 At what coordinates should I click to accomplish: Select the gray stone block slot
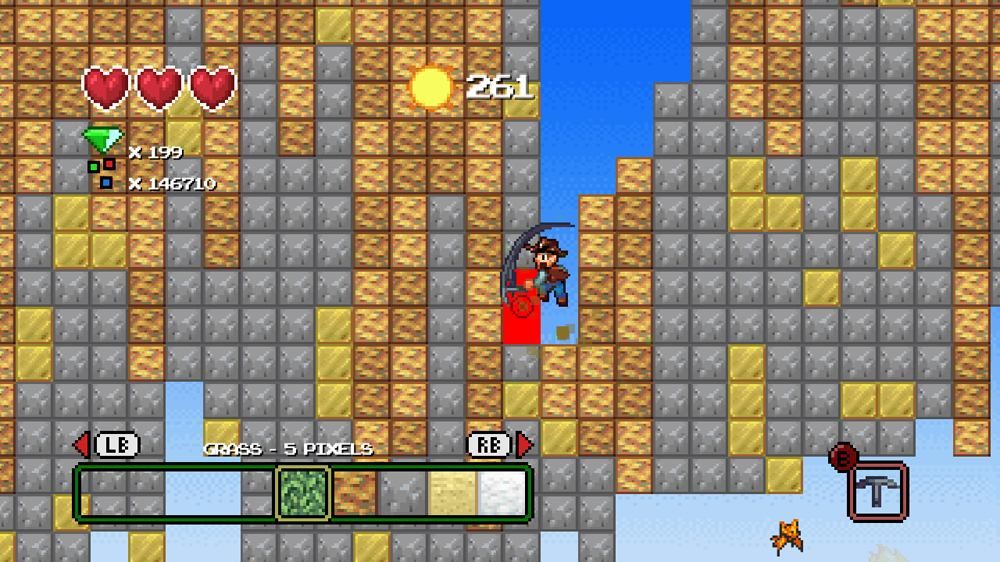pyautogui.click(x=402, y=493)
